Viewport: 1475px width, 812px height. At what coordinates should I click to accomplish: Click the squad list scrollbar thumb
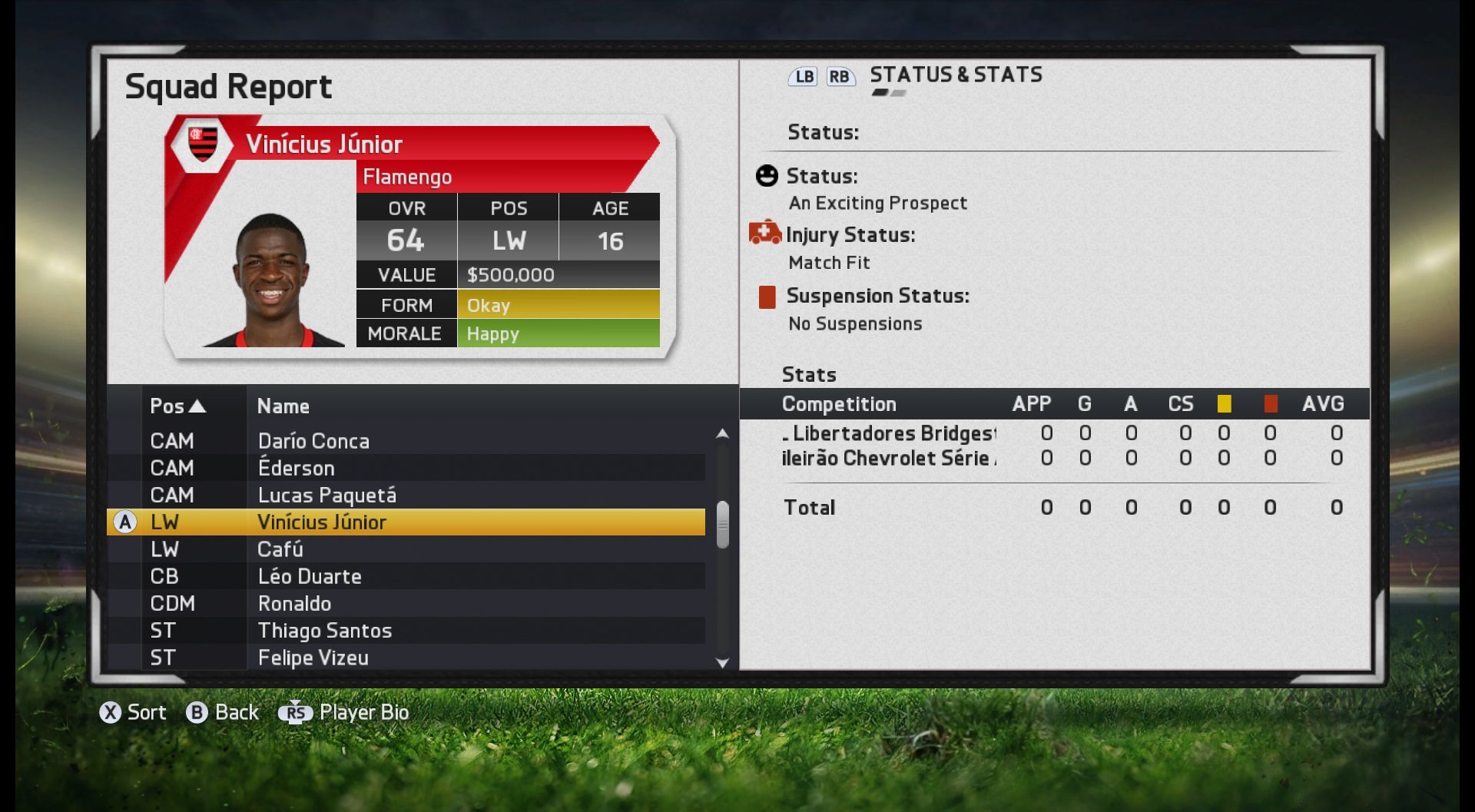[722, 525]
